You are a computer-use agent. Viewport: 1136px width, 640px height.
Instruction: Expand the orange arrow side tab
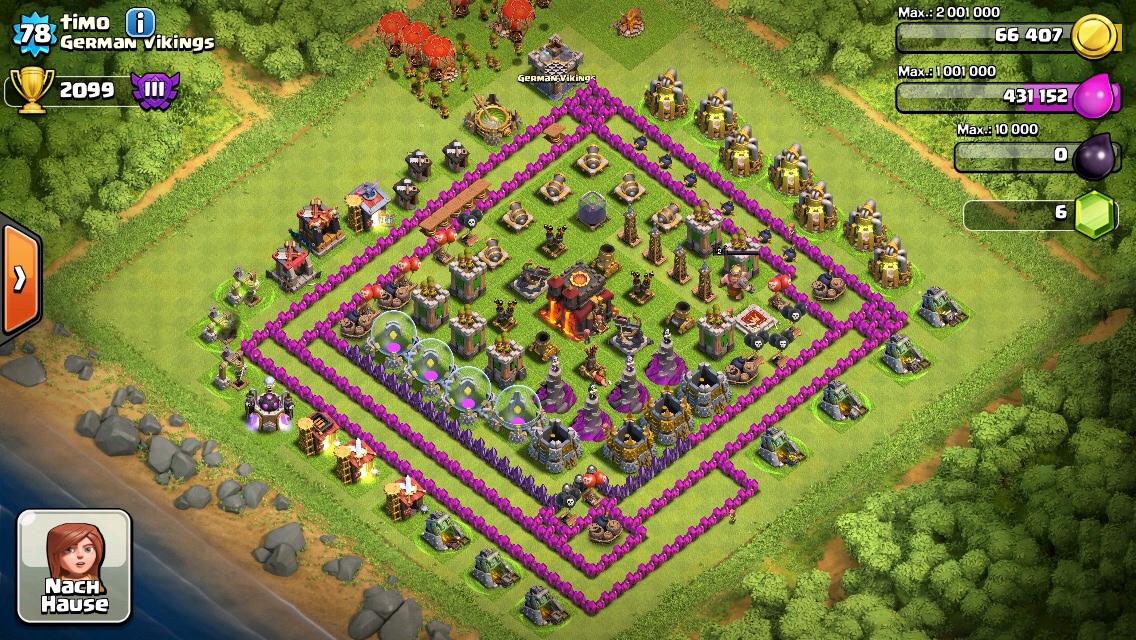(x=19, y=278)
